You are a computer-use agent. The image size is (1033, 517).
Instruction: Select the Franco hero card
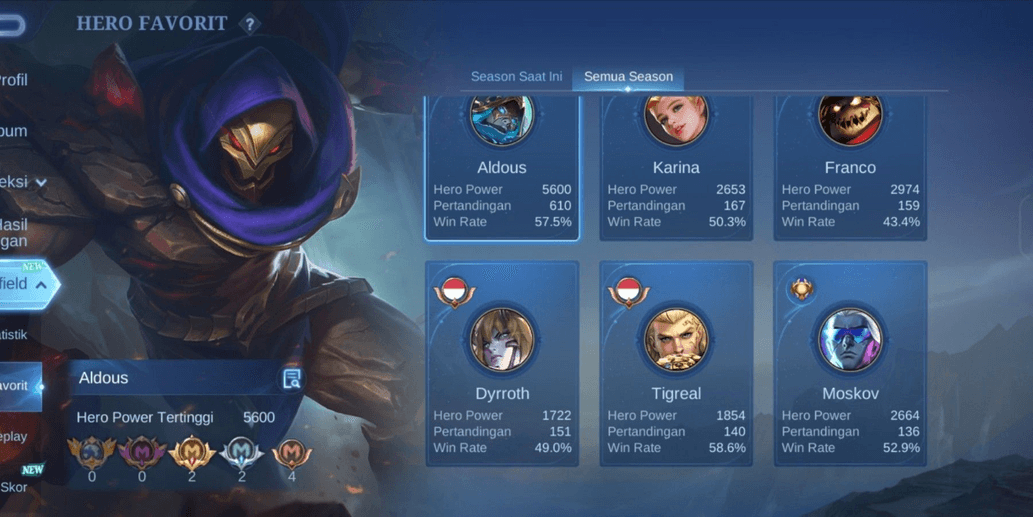point(850,168)
